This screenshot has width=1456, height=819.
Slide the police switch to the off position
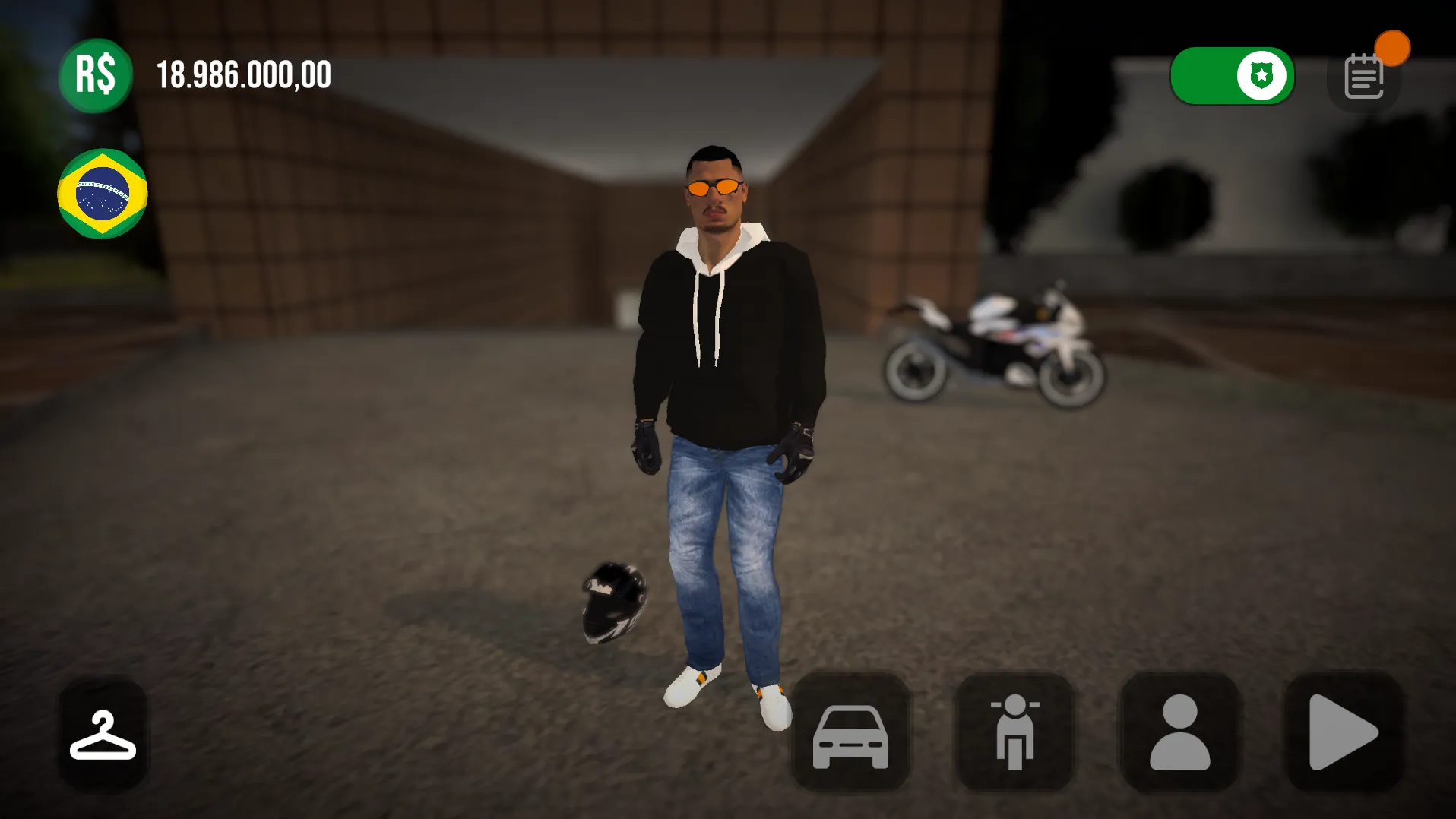point(1231,75)
